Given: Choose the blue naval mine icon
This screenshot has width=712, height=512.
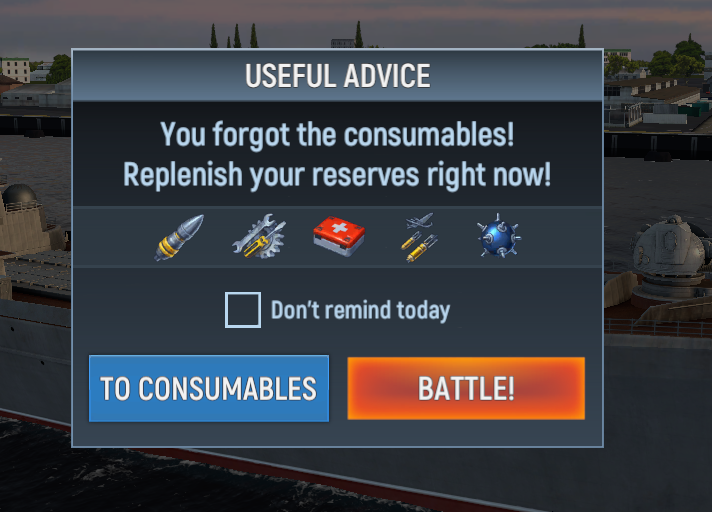Looking at the screenshot, I should pyautogui.click(x=498, y=237).
